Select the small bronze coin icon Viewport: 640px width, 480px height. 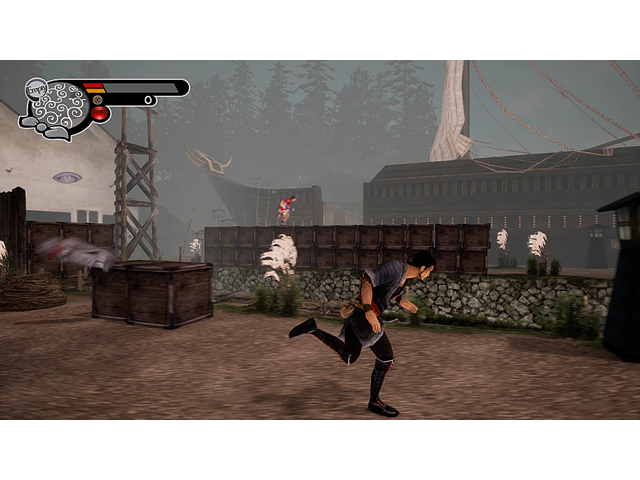point(97,100)
